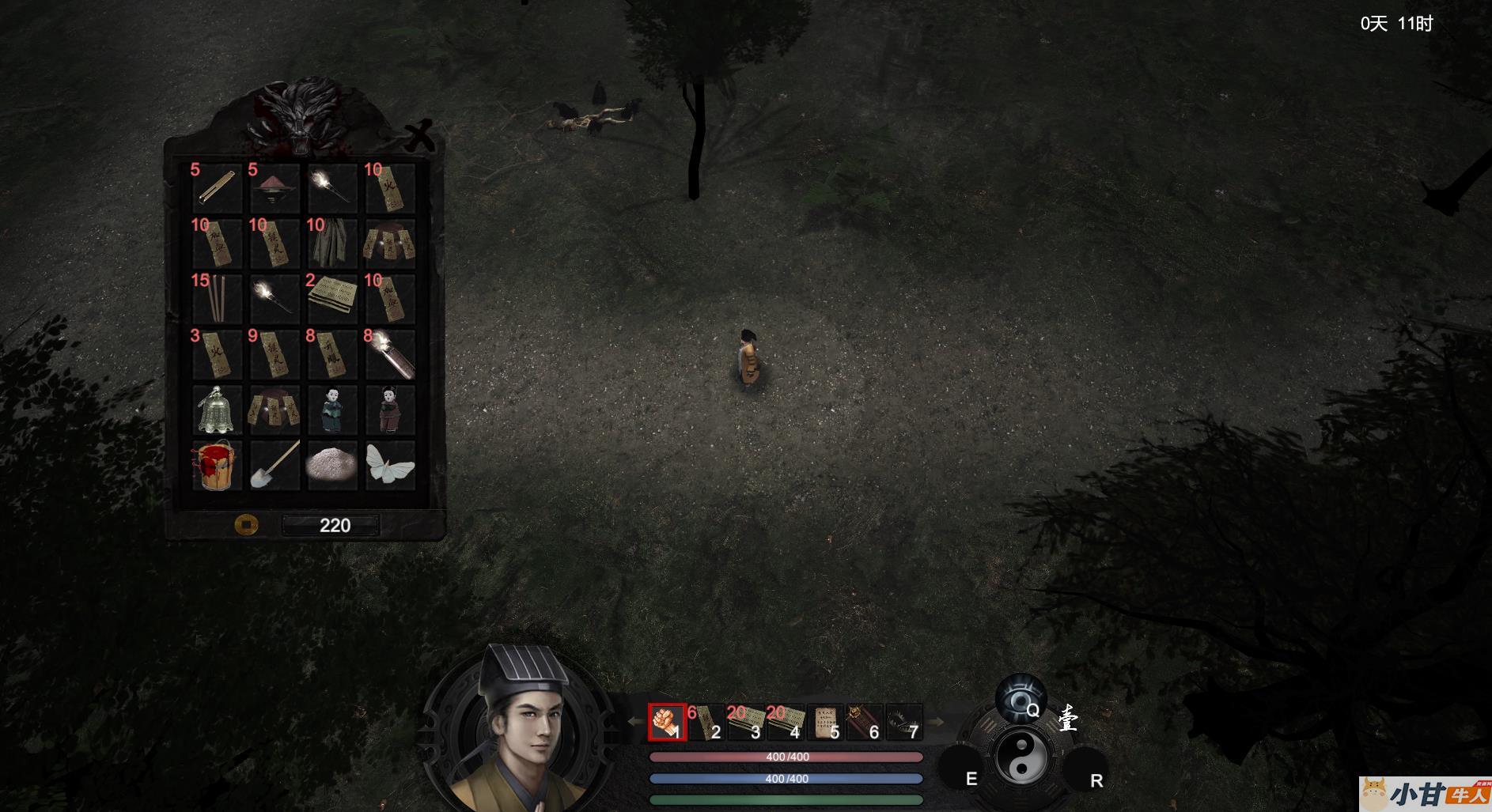
Task: Pick the red blood bucket item
Action: pyautogui.click(x=217, y=465)
